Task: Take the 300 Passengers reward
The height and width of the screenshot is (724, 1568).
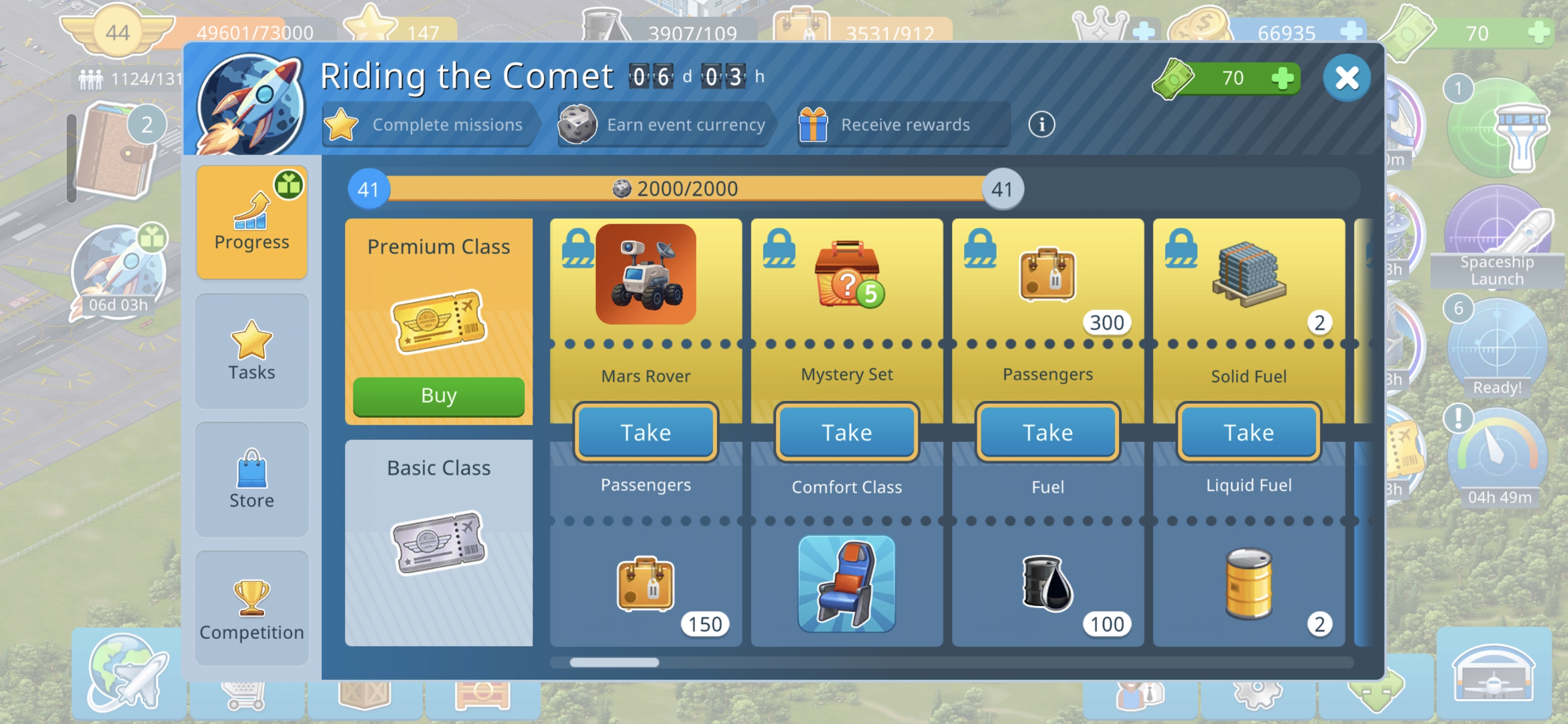Action: pyautogui.click(x=1047, y=432)
